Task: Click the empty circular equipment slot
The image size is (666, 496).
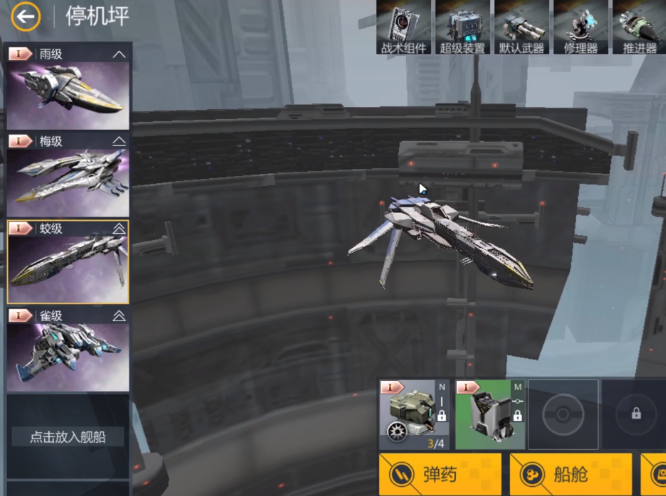Action: [x=563, y=413]
